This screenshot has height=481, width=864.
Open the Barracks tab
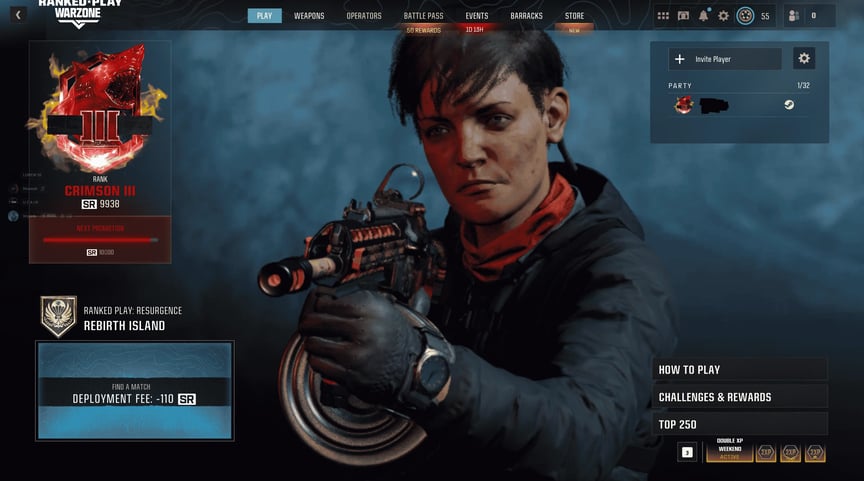[x=526, y=16]
